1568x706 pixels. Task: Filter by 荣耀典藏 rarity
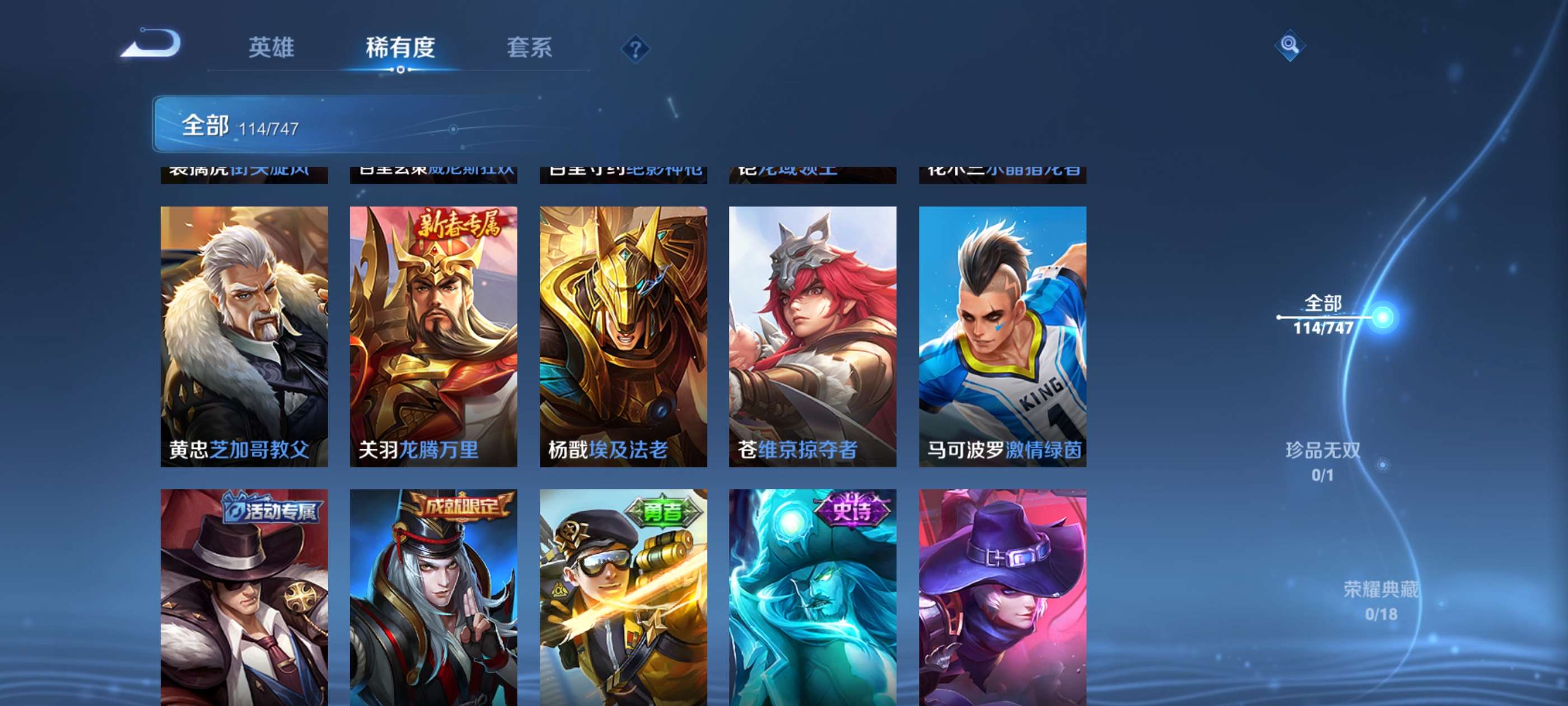tap(1380, 601)
